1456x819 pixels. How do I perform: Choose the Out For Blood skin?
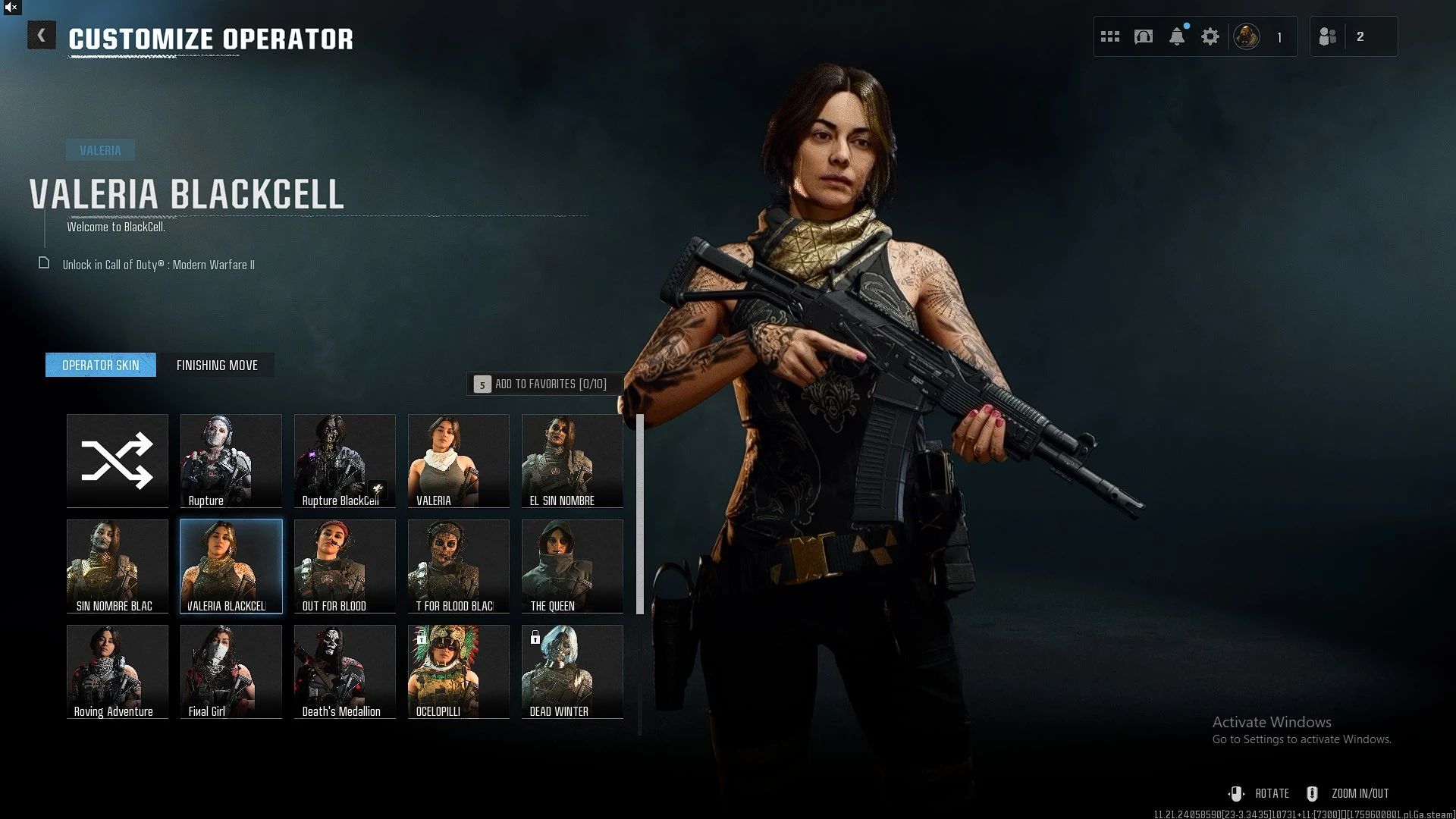tap(345, 566)
